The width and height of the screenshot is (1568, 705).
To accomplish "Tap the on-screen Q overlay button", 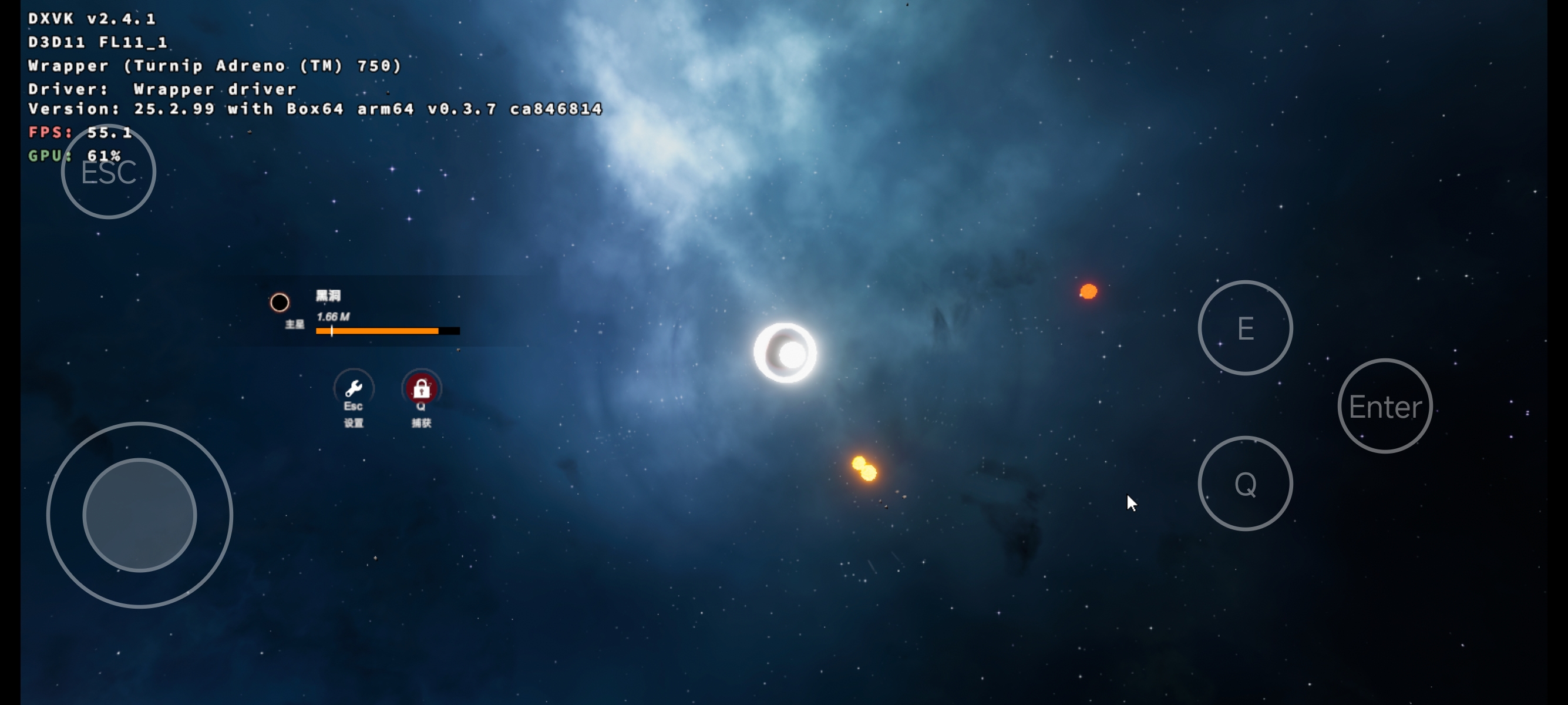I will 1245,484.
